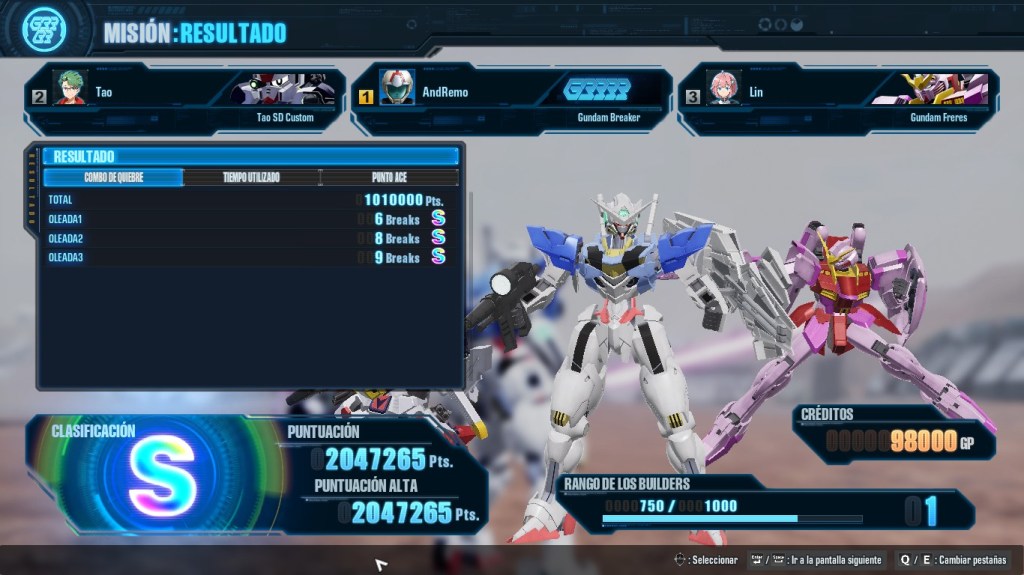Select Lin's player card
This screenshot has height=575, width=1024.
(x=838, y=99)
